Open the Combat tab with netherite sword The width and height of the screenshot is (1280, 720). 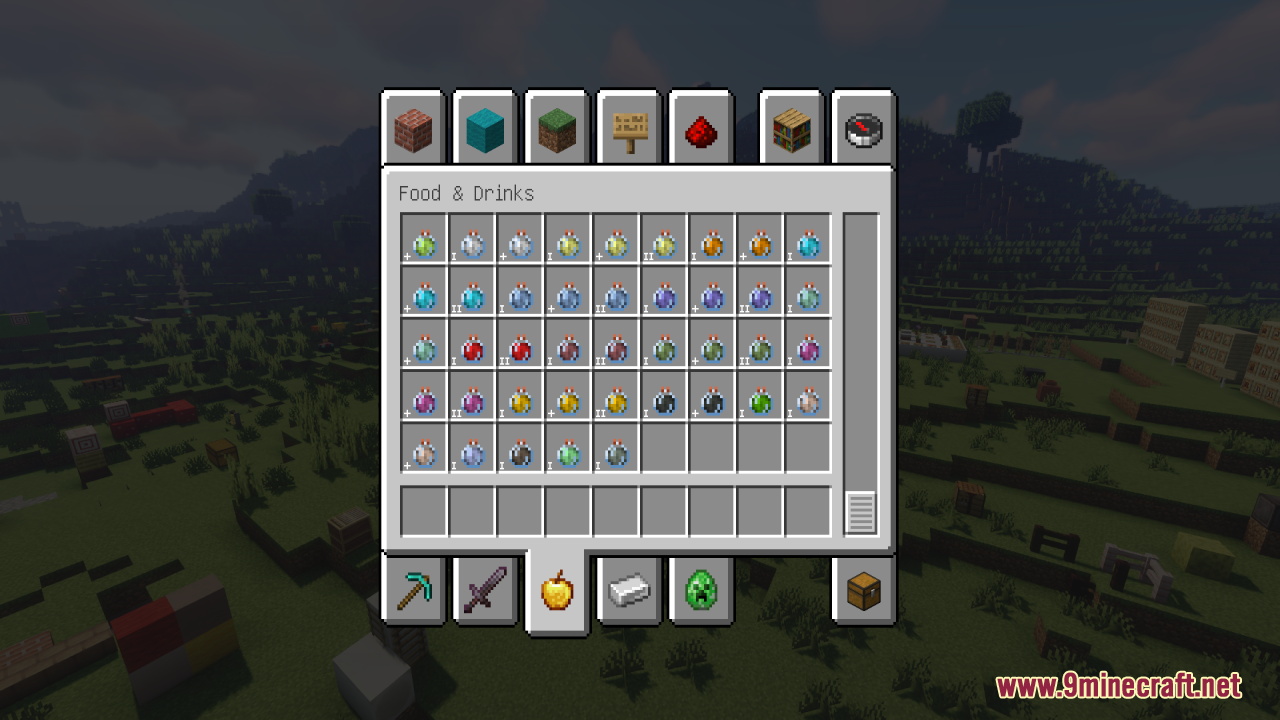[485, 592]
